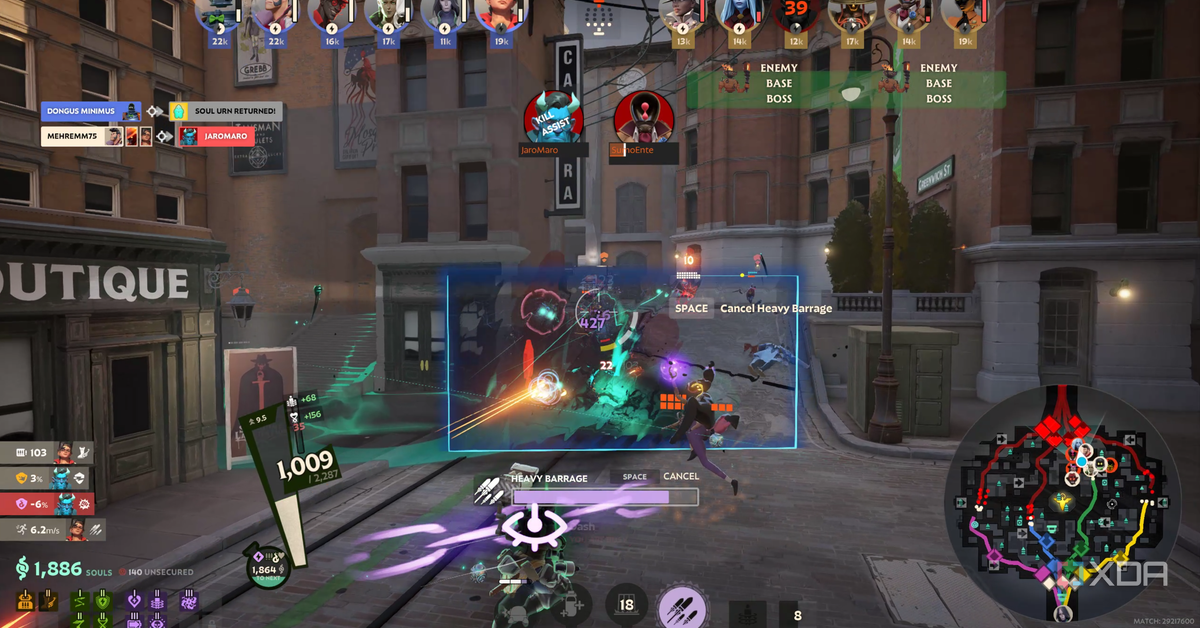Choose the enemy hero portrait showing 39
The image size is (1200, 628).
tap(796, 14)
